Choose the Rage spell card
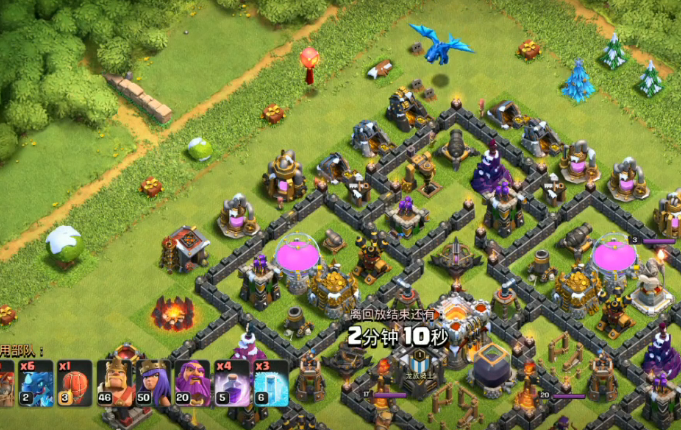 coord(232,383)
